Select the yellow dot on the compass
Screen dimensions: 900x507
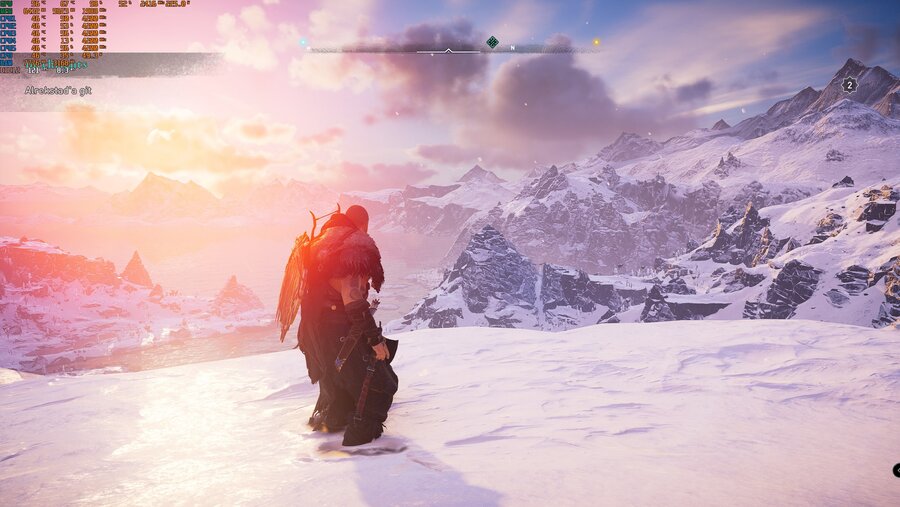click(x=596, y=43)
